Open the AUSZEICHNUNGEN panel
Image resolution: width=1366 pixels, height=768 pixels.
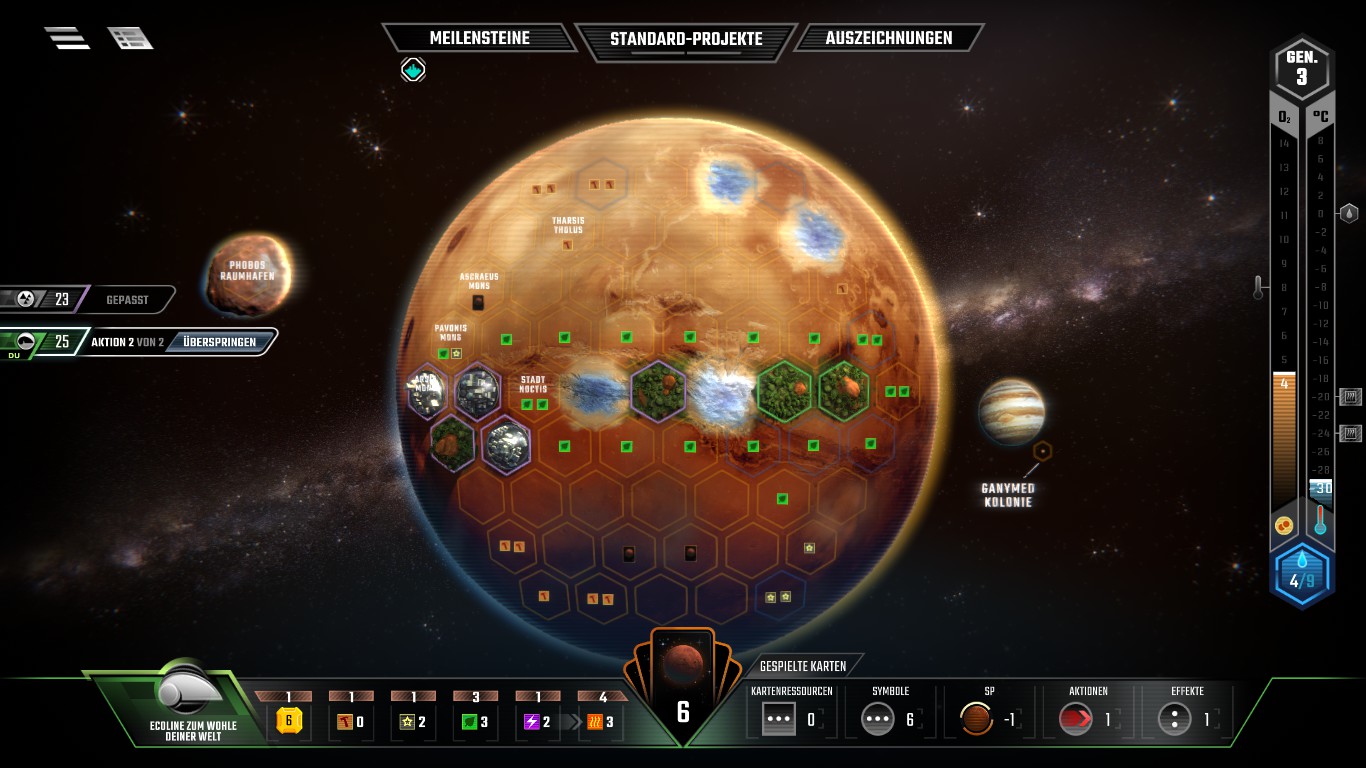pyautogui.click(x=888, y=38)
